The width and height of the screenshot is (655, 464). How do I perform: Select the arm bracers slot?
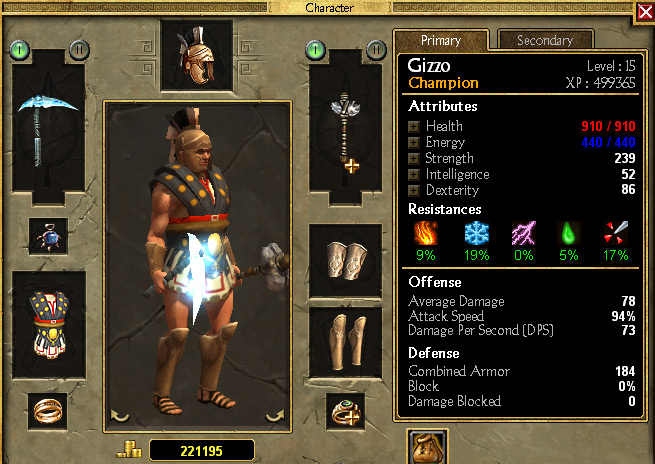tap(346, 260)
